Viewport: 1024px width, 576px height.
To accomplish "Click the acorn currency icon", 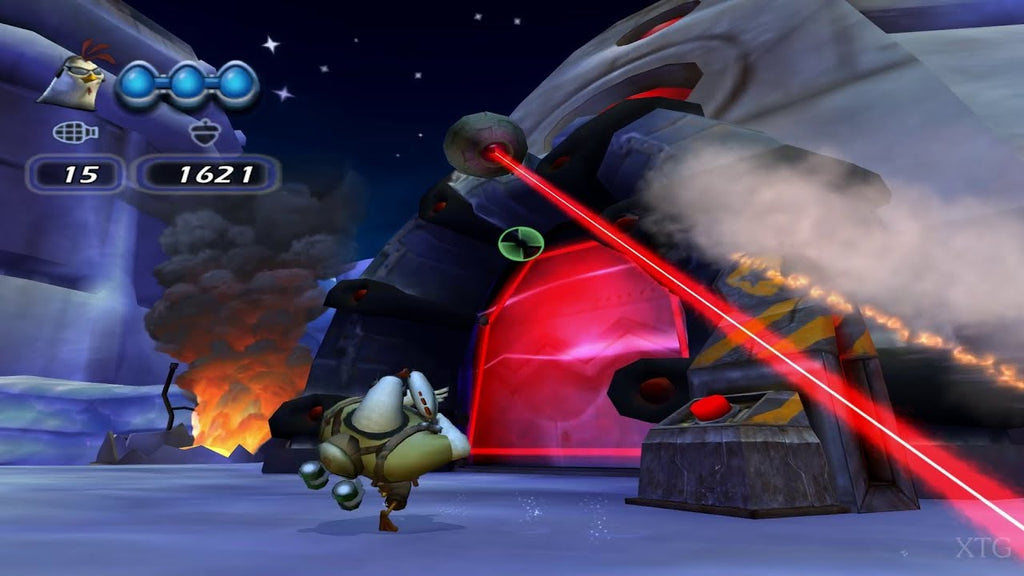I will pos(198,131).
